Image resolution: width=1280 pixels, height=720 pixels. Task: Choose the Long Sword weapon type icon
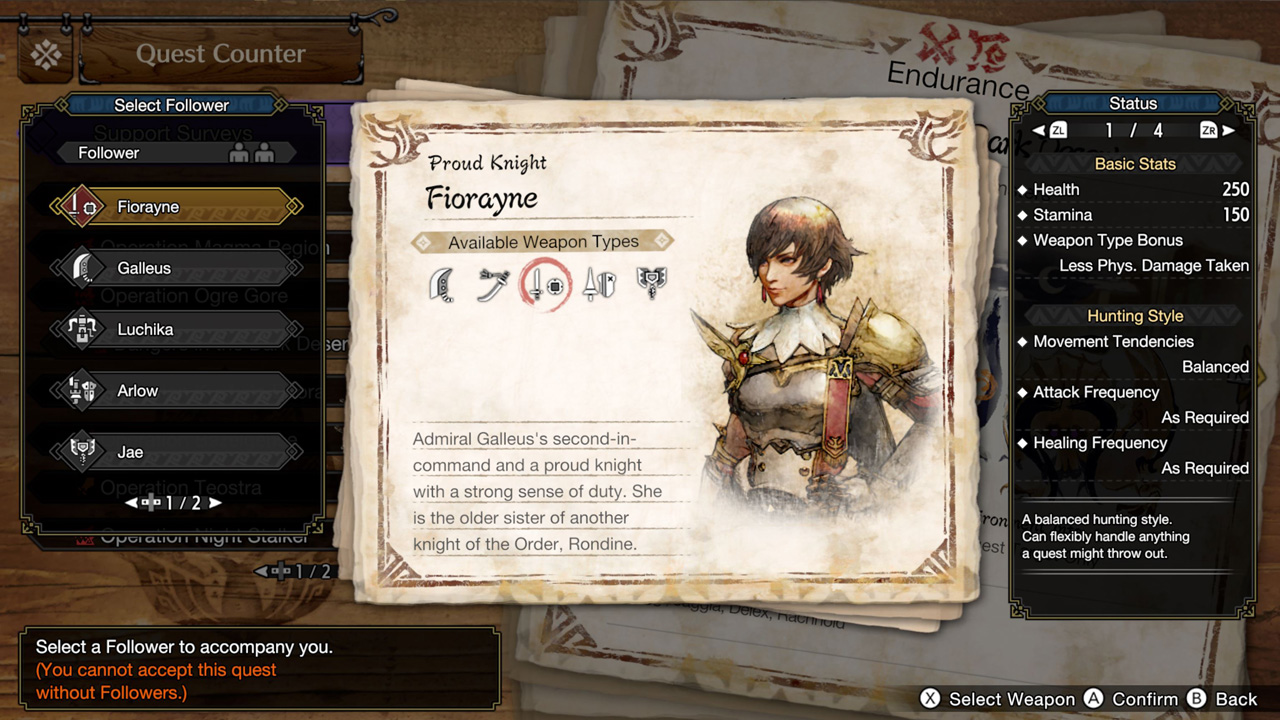(x=493, y=285)
